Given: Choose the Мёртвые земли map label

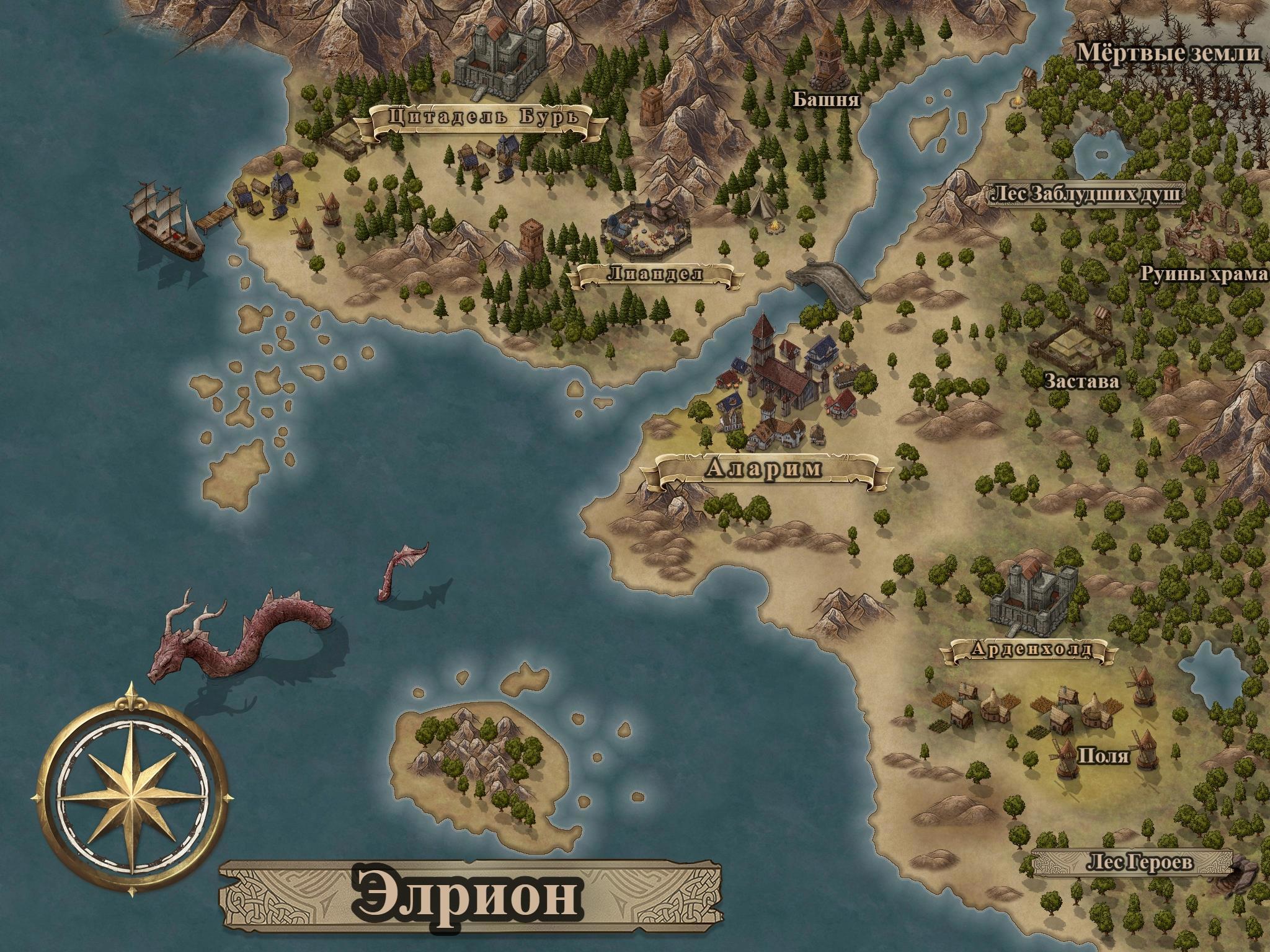Looking at the screenshot, I should tap(1168, 54).
